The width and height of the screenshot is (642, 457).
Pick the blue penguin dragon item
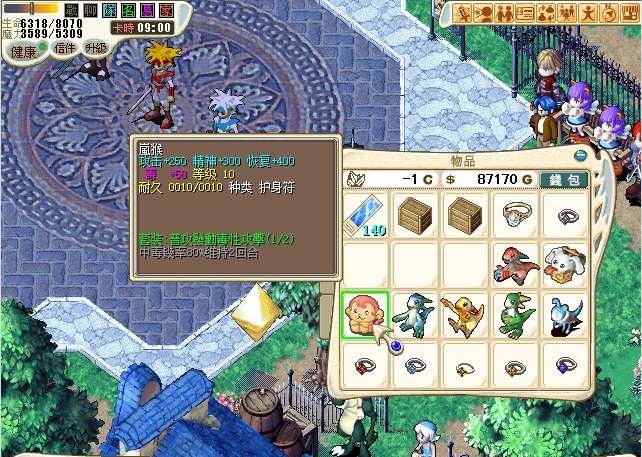413,314
